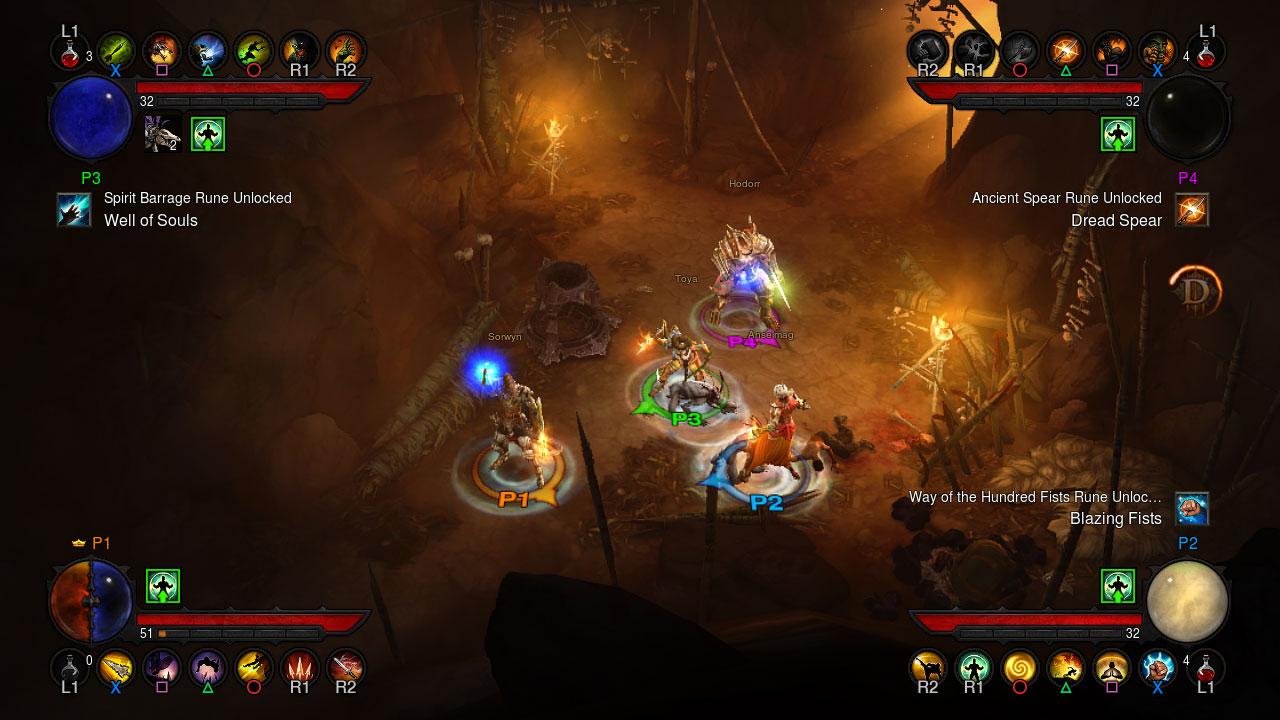Activate P2's kick skill icon
Screen dimensions: 1280x720
[928, 667]
